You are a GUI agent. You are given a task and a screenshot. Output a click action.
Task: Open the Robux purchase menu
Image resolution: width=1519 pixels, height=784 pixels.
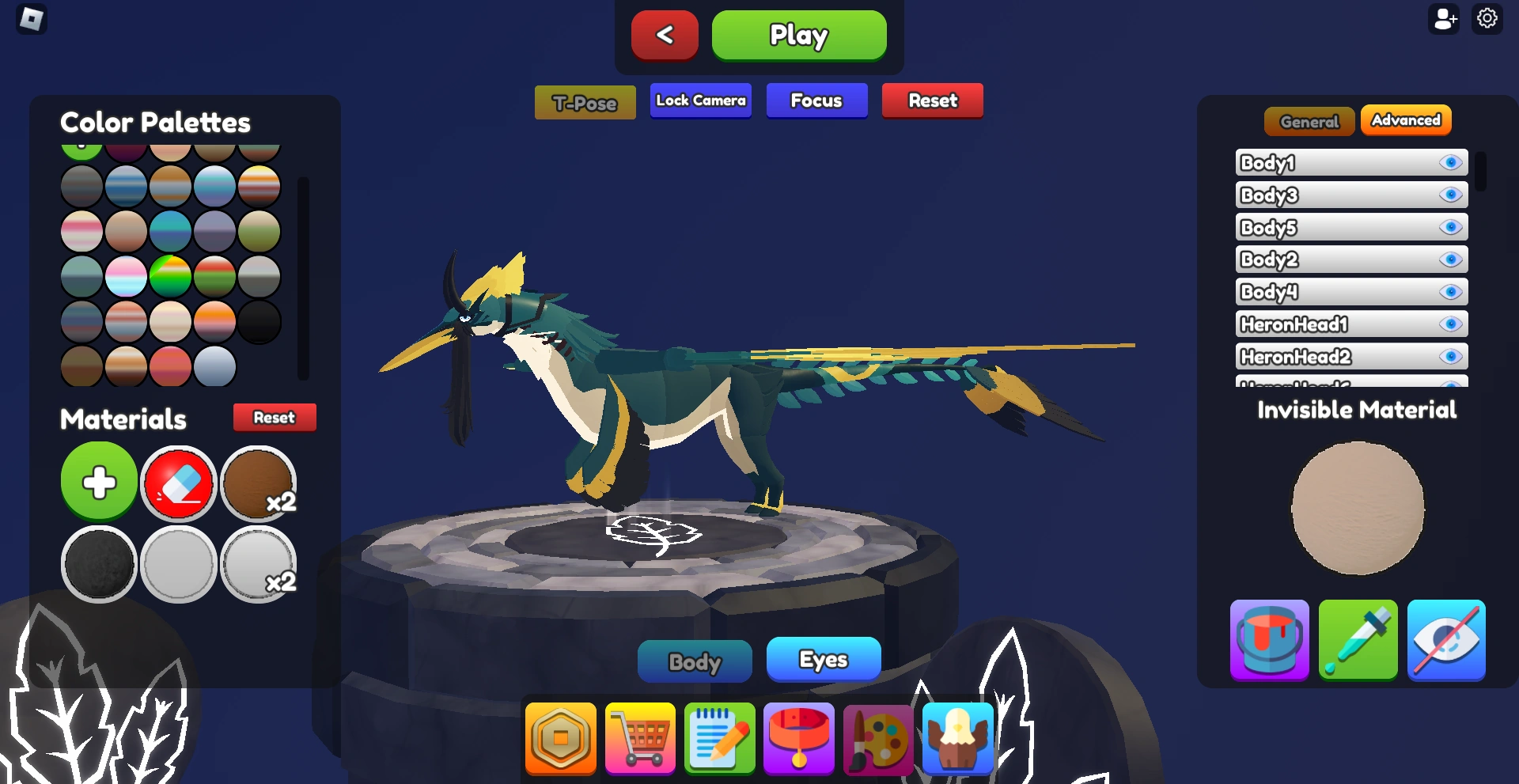[561, 739]
